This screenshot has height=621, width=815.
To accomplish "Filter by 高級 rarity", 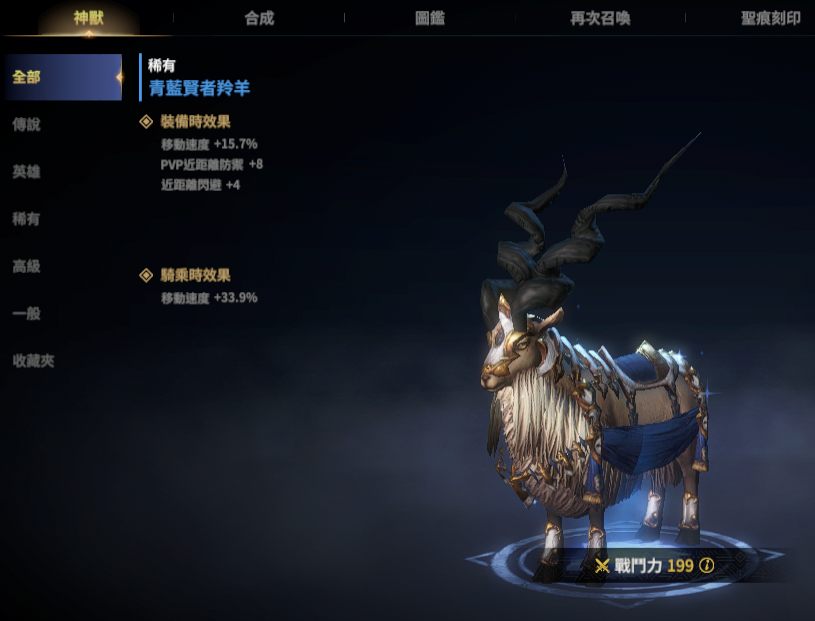I will (27, 267).
